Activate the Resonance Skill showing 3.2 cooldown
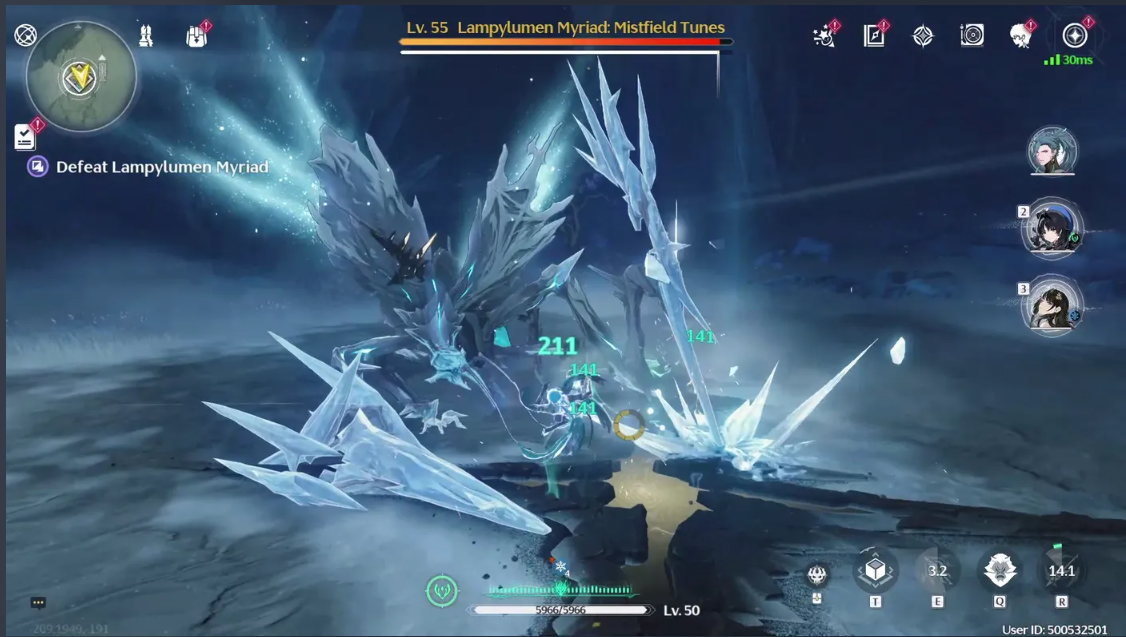Viewport: 1126px width, 637px height. tap(937, 571)
